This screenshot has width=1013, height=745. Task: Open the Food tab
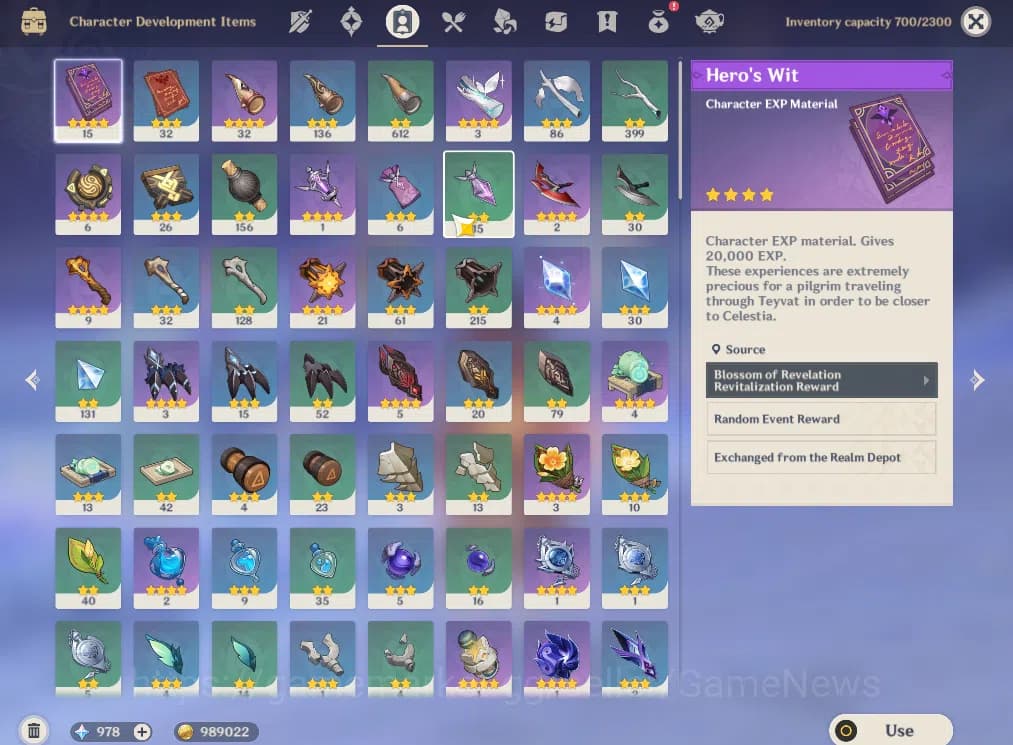[x=453, y=21]
